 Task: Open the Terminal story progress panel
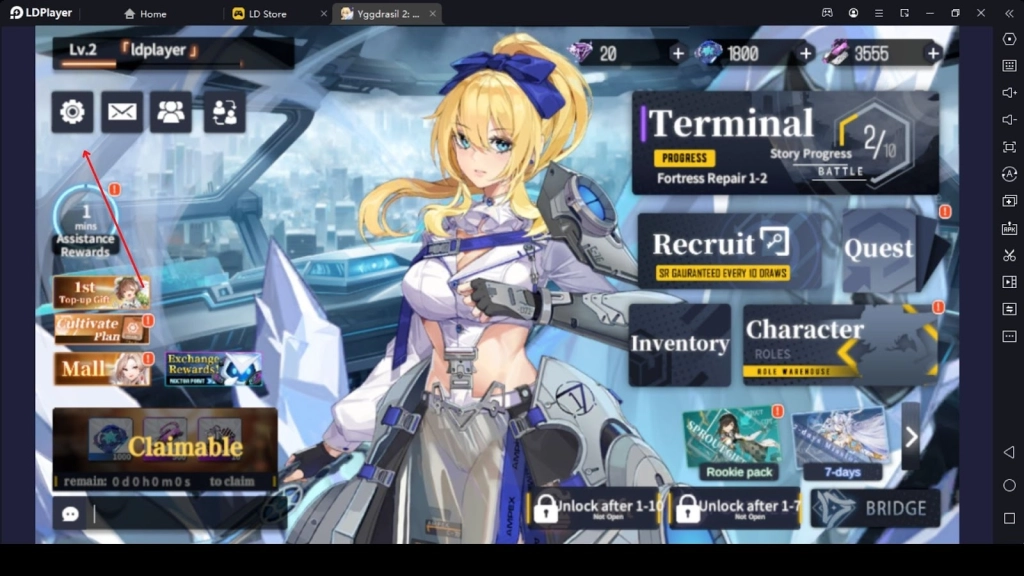(785, 143)
